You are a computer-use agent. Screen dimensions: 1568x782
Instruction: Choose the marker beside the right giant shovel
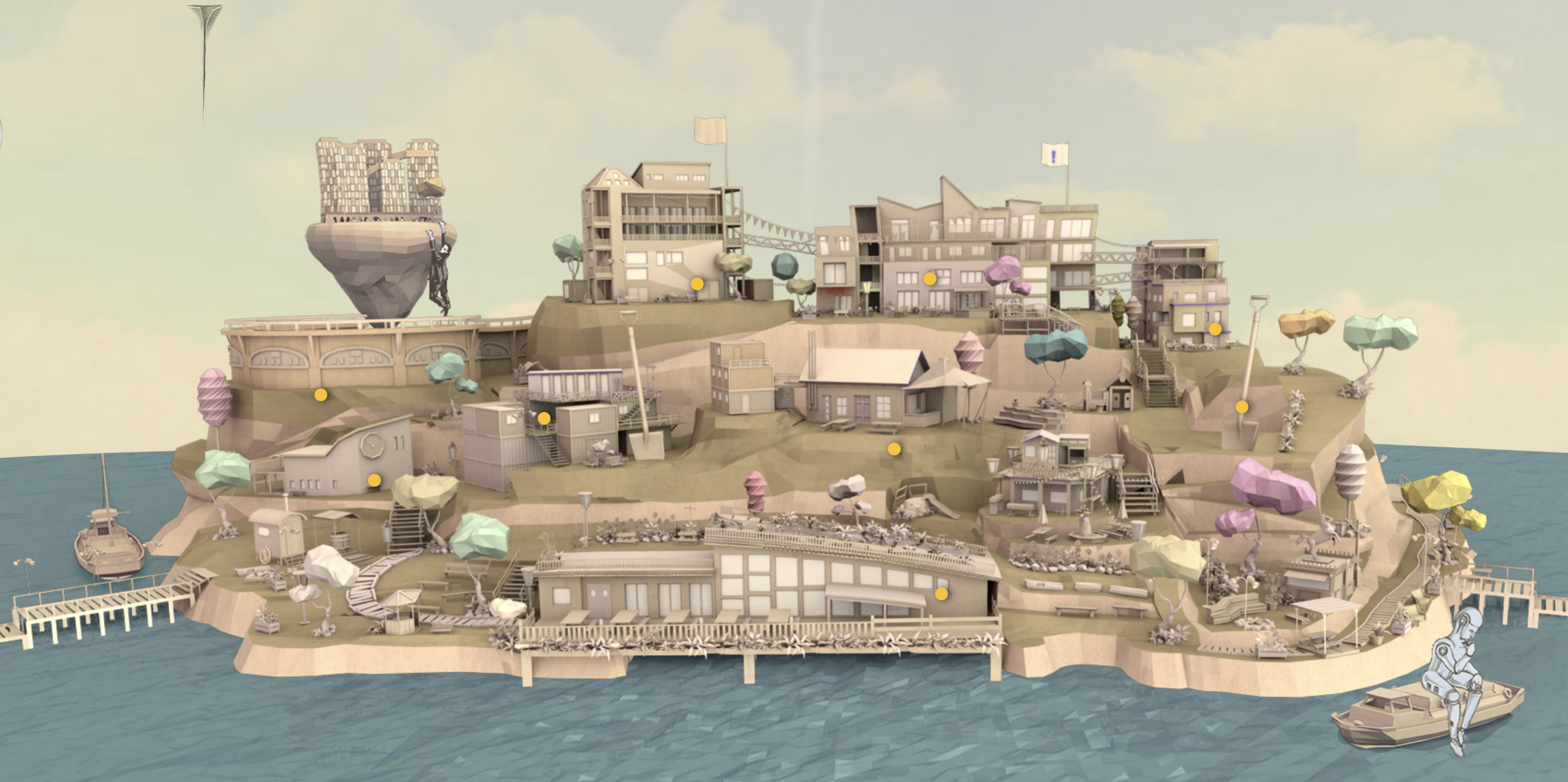(1242, 407)
